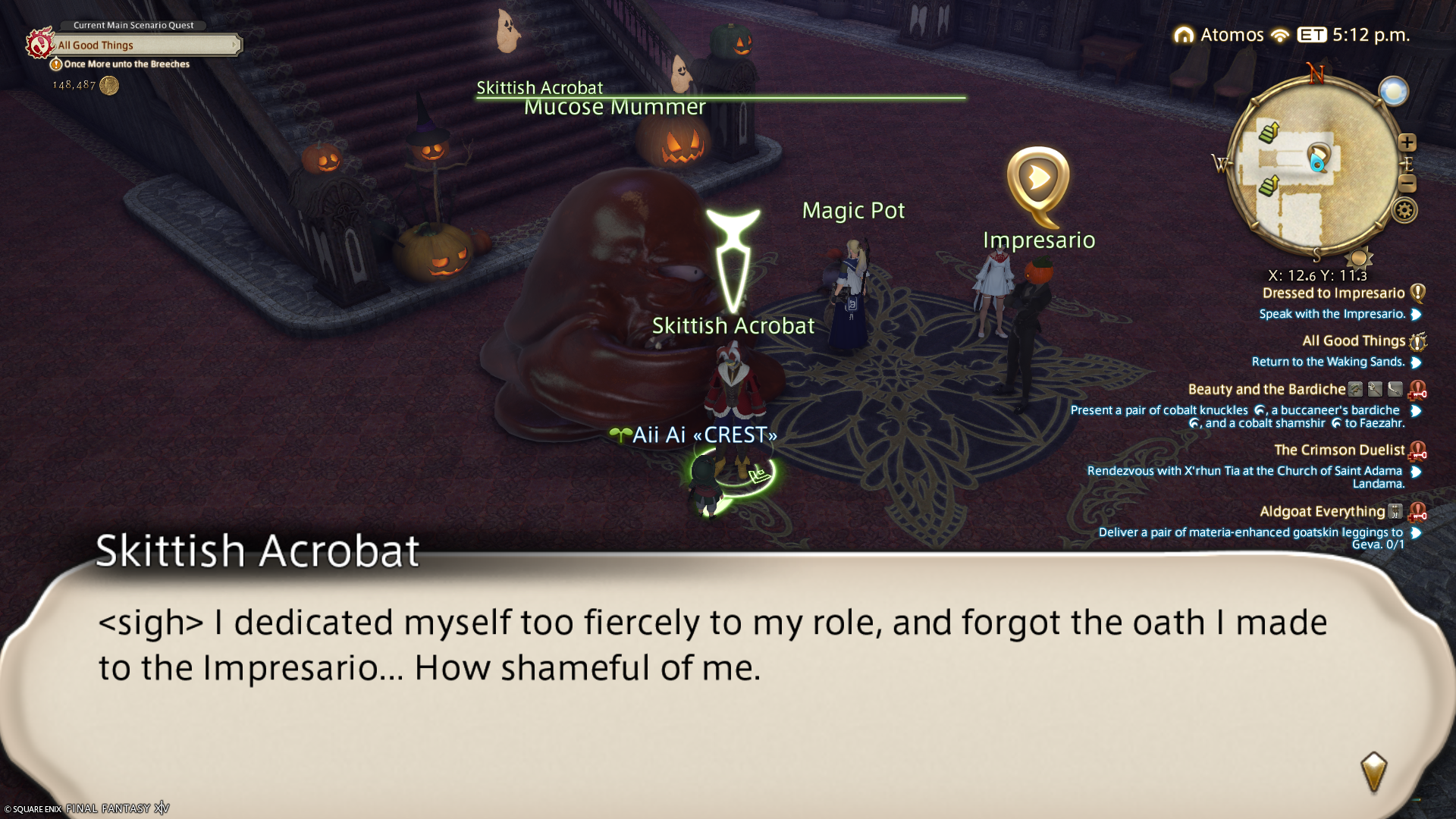Click the goatskin leggings item icon
This screenshot has height=819, width=1456.
[x=1395, y=512]
